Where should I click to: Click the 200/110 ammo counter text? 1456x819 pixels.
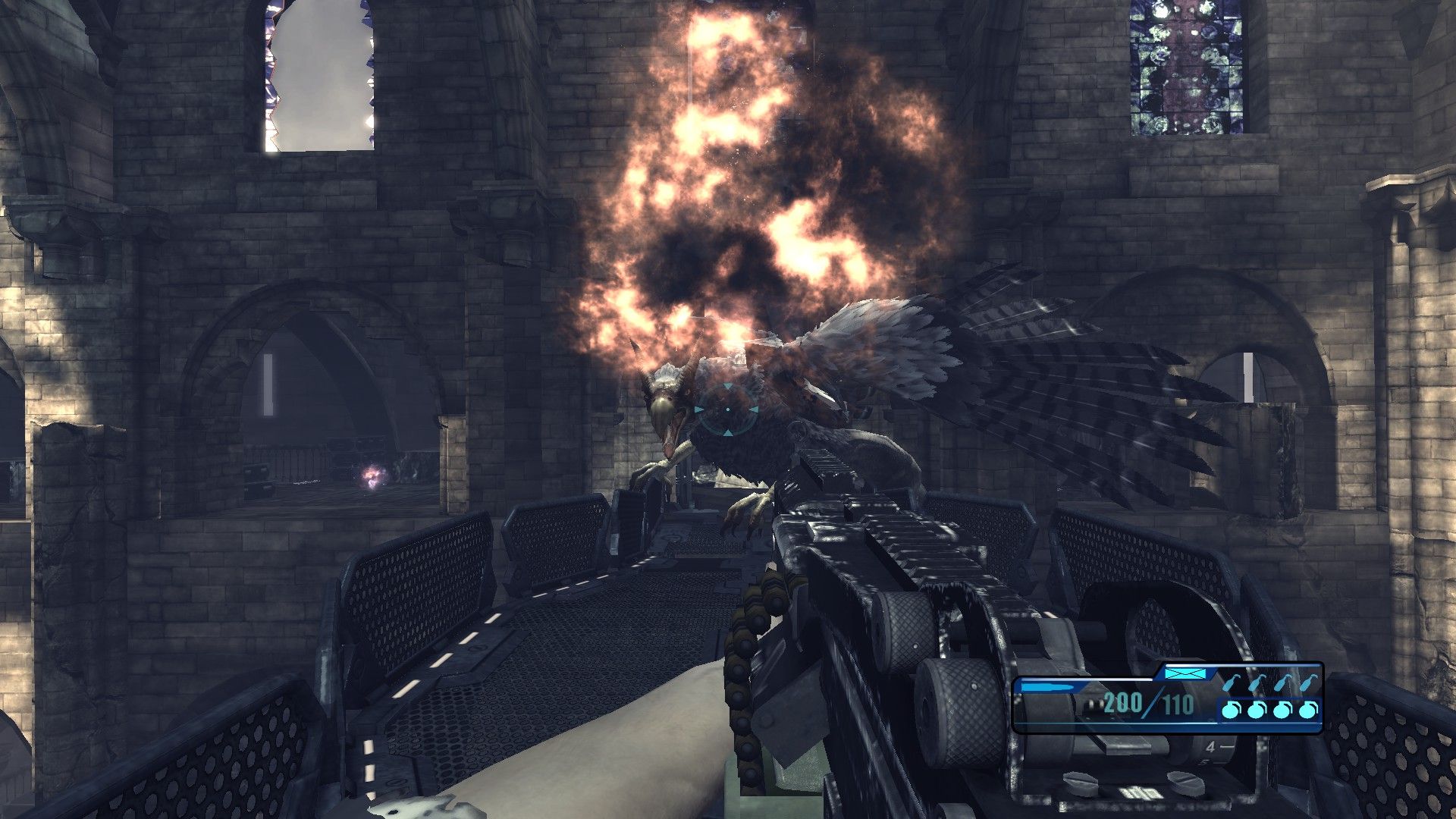click(x=1147, y=703)
